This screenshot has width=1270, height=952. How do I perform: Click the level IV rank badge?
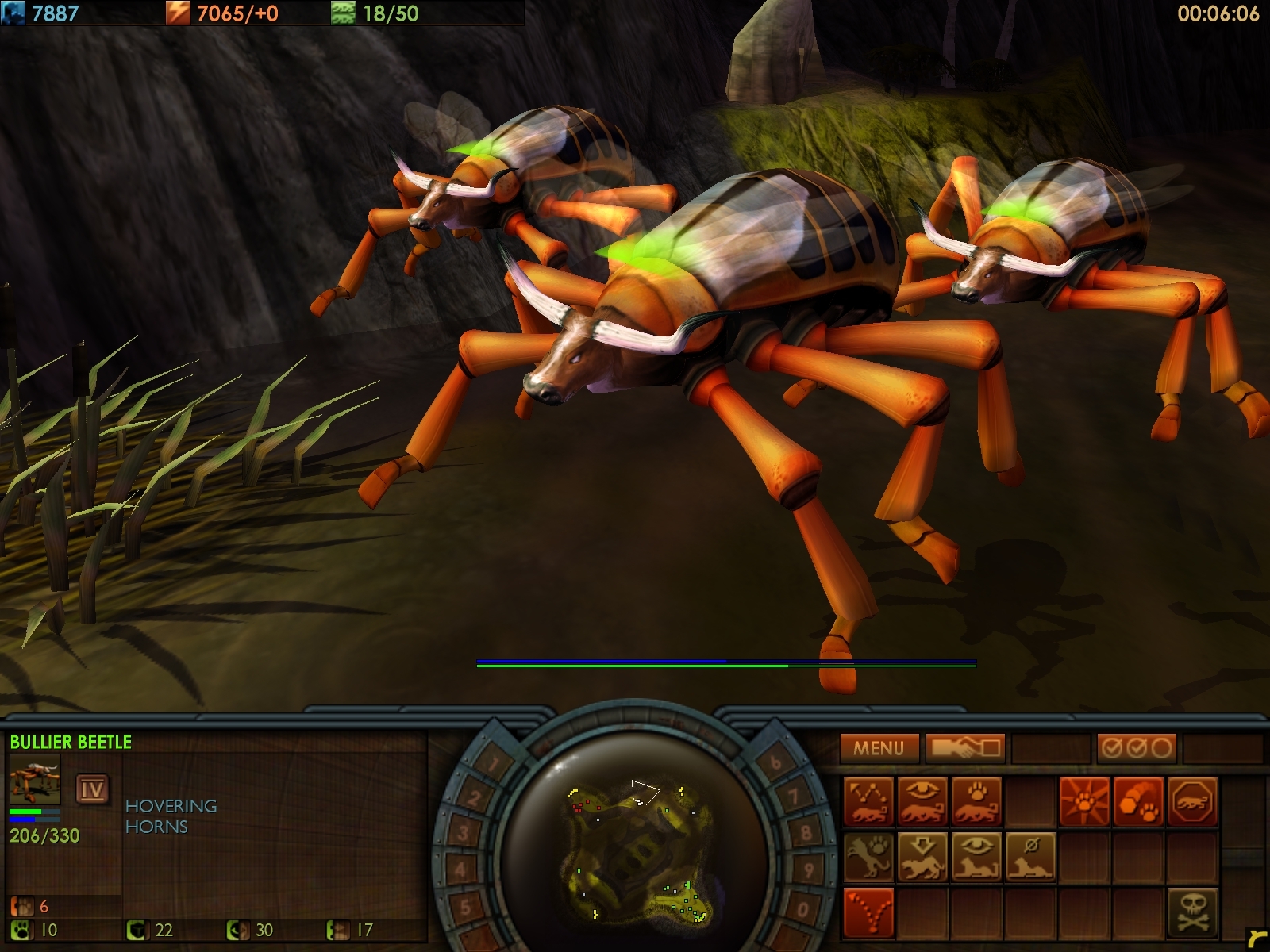(x=91, y=789)
